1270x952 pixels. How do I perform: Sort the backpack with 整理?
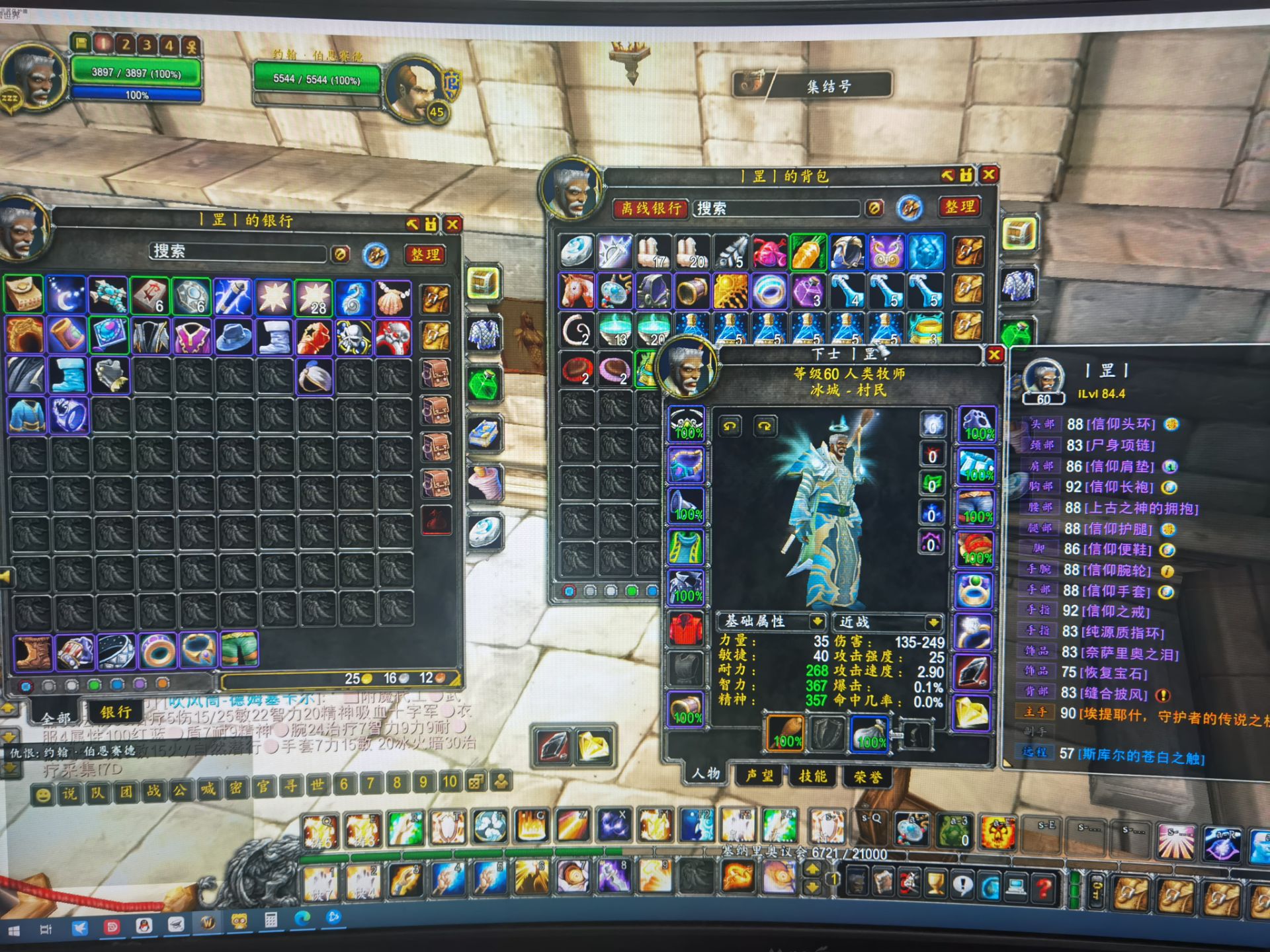click(x=960, y=207)
